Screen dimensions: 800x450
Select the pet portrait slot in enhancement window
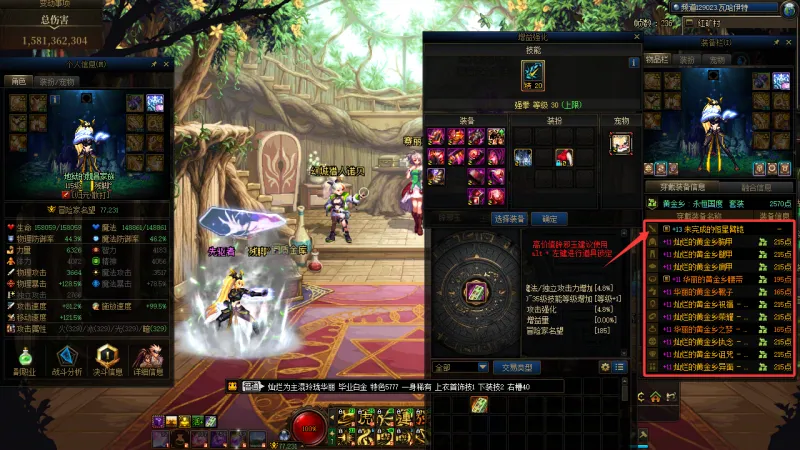pyautogui.click(x=619, y=144)
